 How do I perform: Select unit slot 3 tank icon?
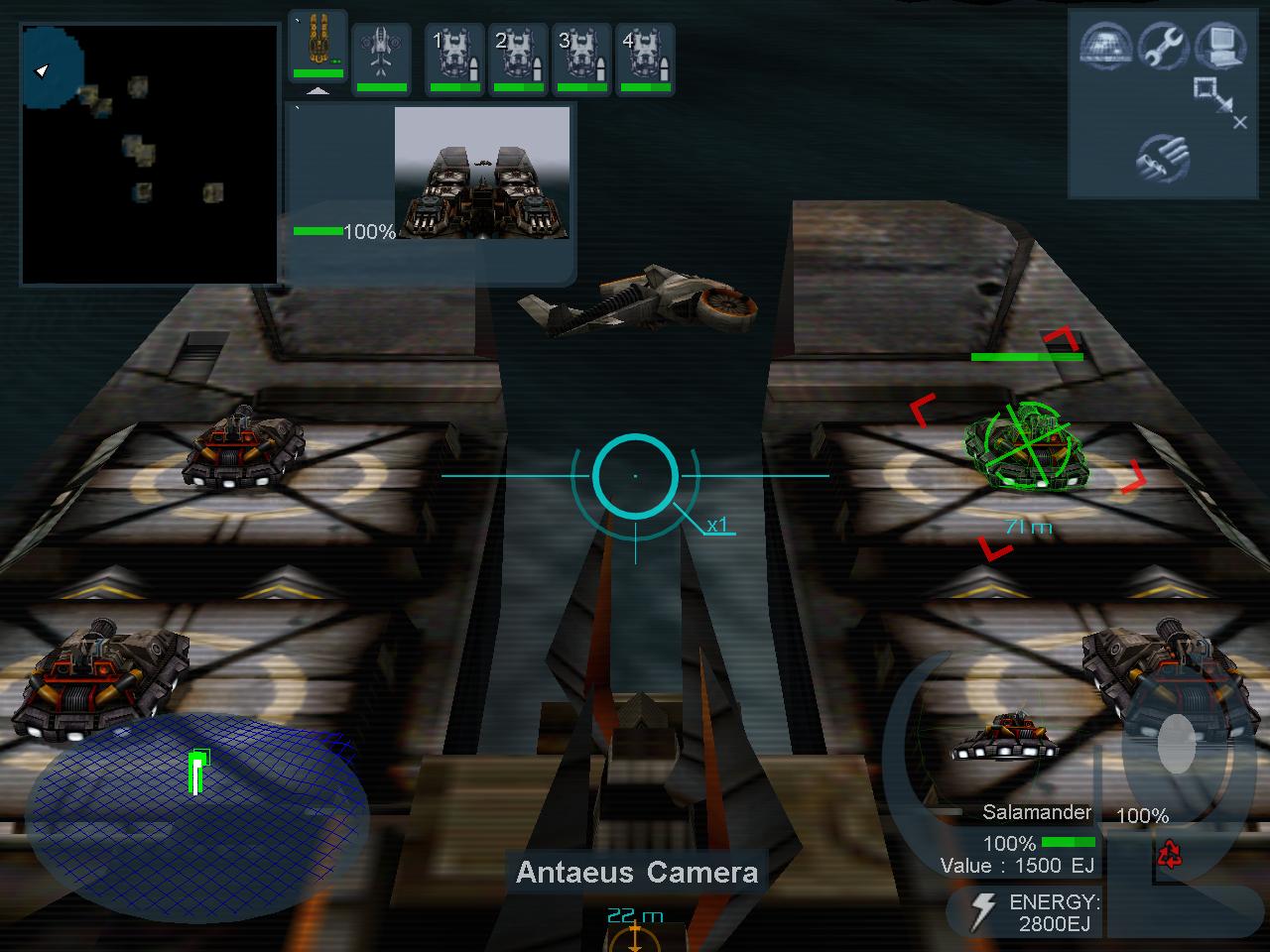pos(582,55)
